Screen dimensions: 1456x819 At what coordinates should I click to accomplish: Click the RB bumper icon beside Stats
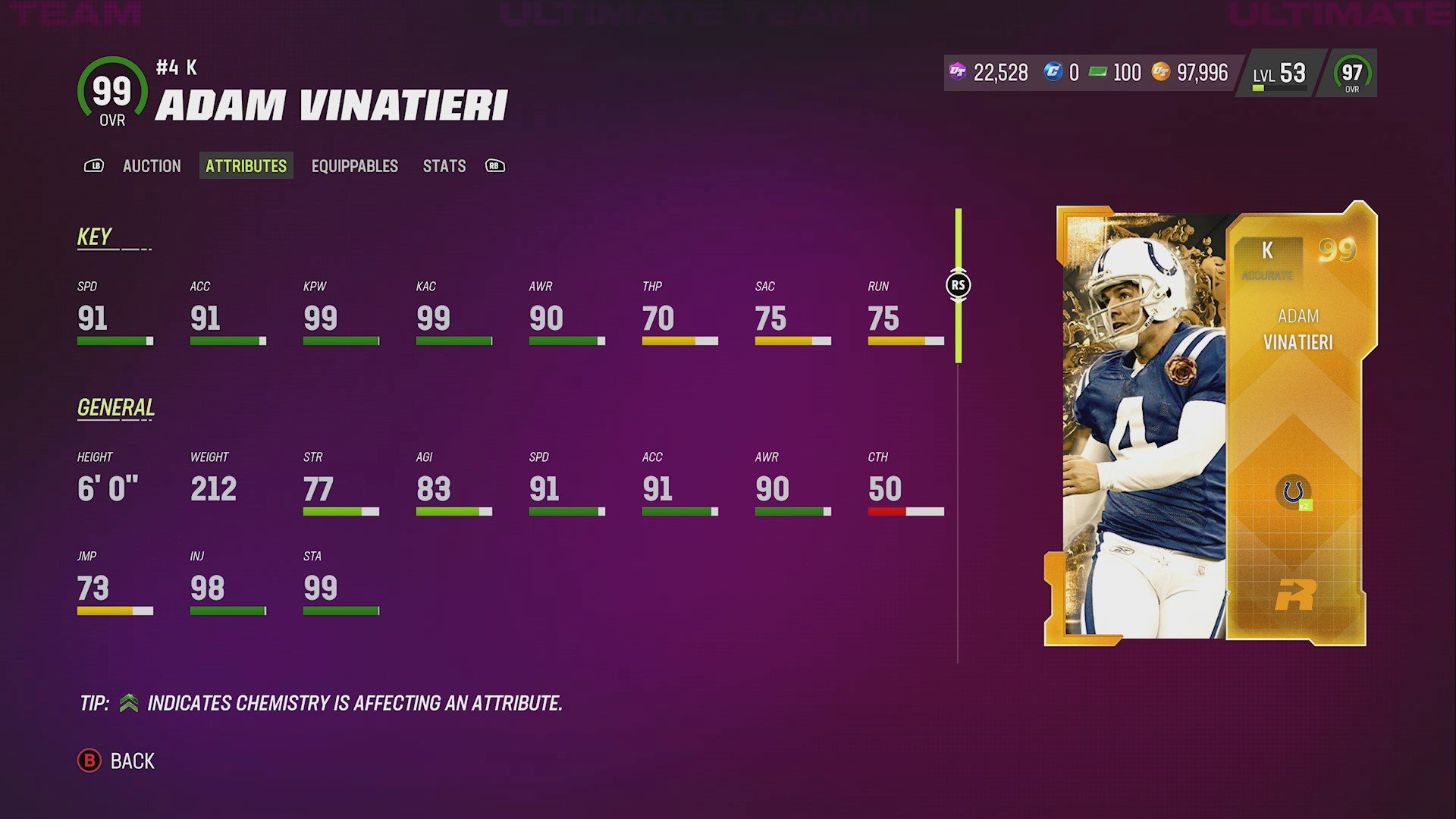[x=494, y=166]
